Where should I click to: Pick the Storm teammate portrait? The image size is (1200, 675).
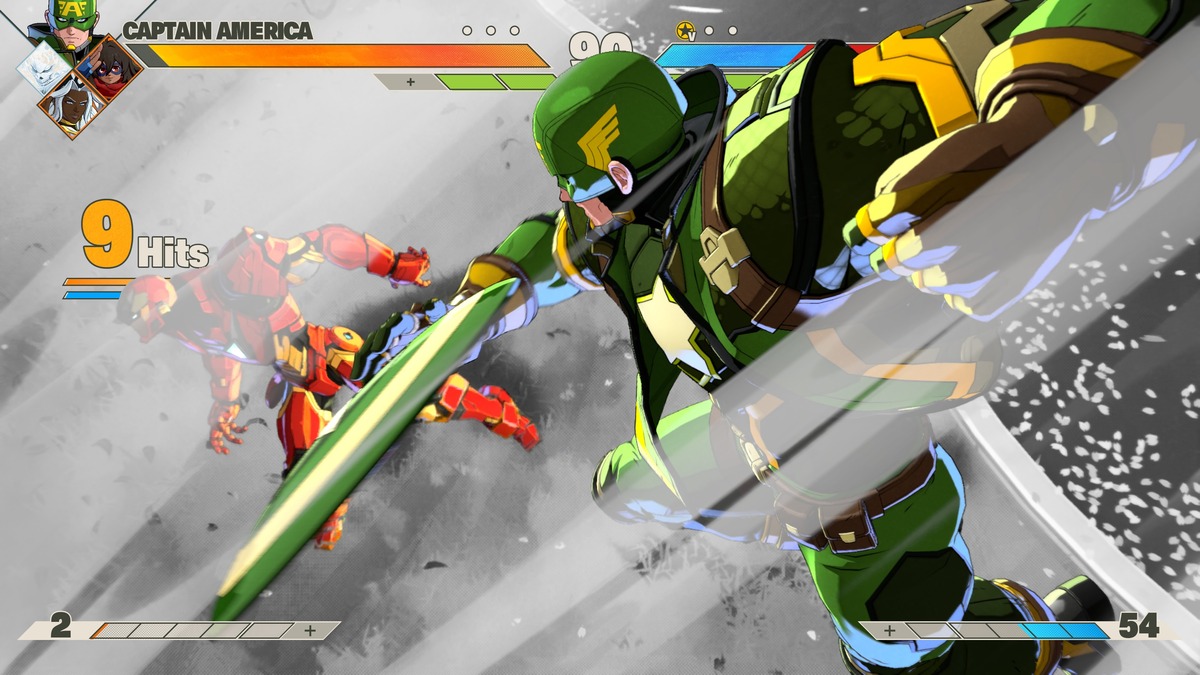point(71,107)
